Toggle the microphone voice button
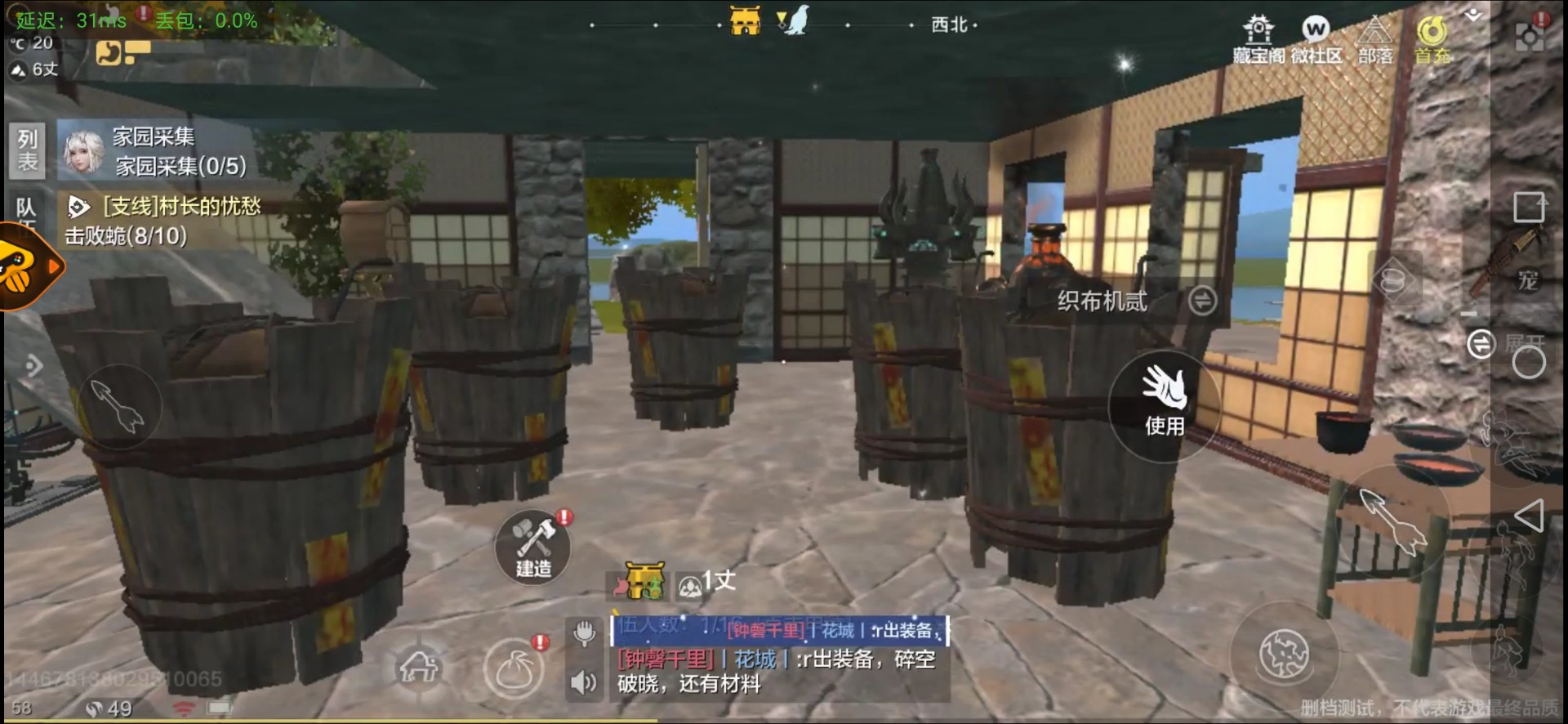 click(x=584, y=633)
